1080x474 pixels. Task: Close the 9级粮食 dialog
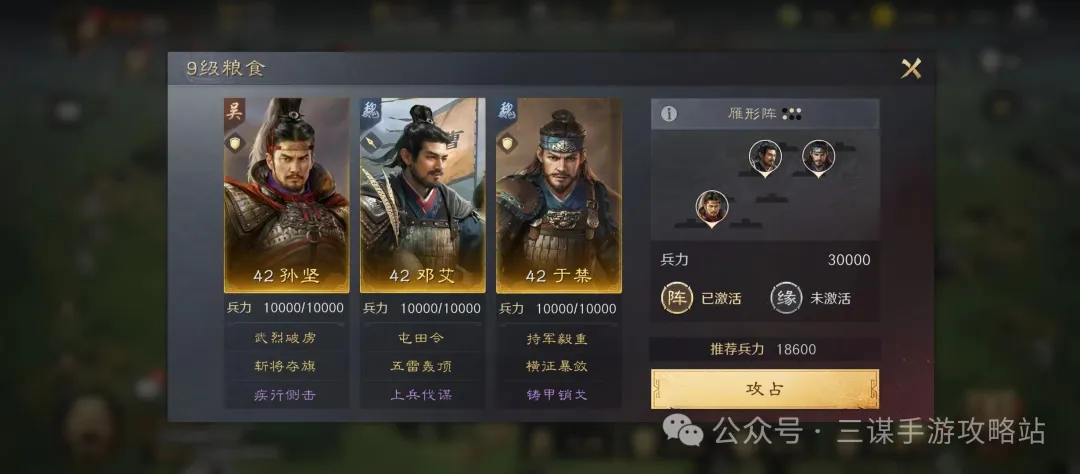pyautogui.click(x=910, y=69)
